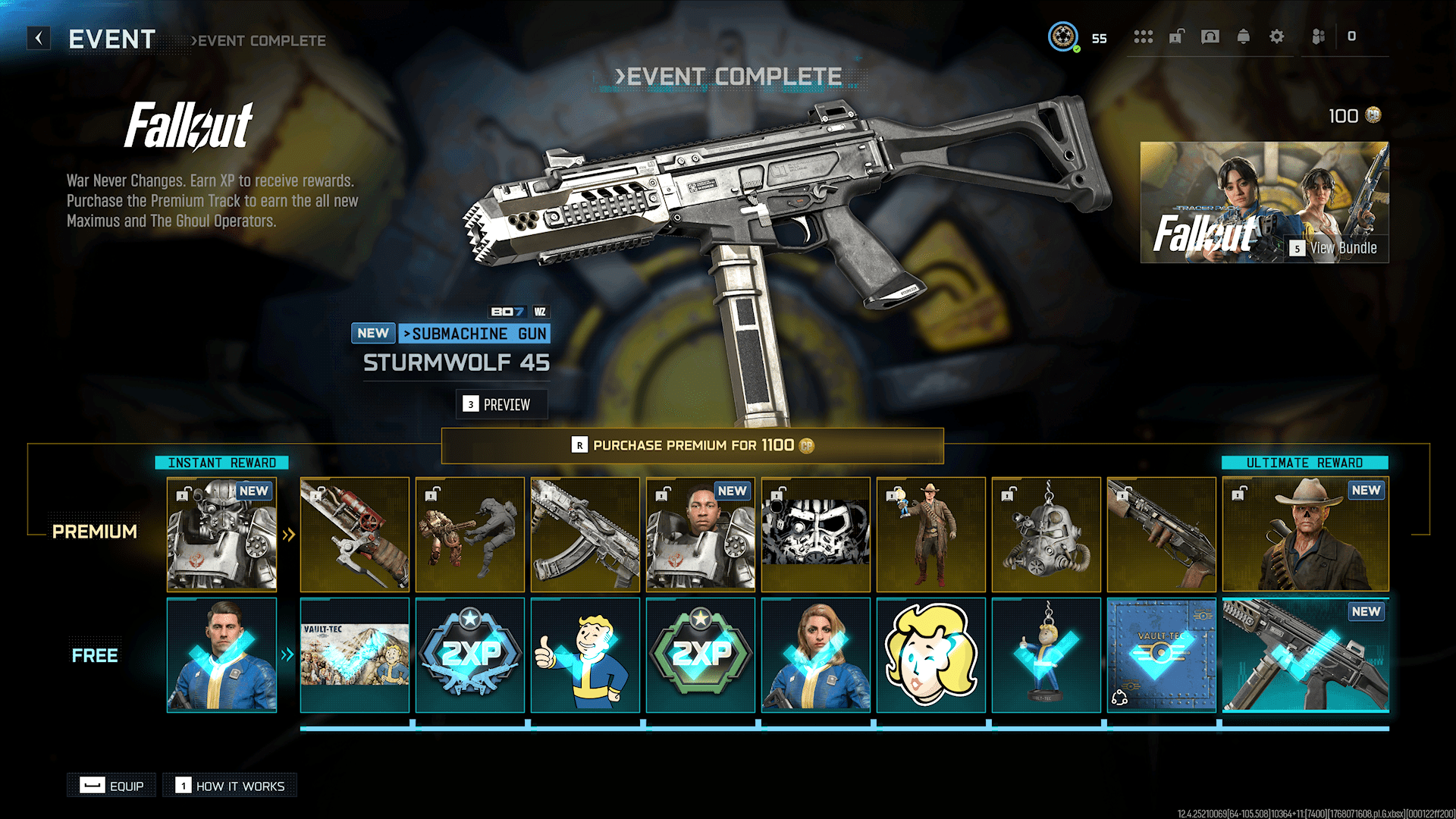Select The Ghoul operator ultimate reward
The image size is (1456, 819).
tap(1305, 535)
